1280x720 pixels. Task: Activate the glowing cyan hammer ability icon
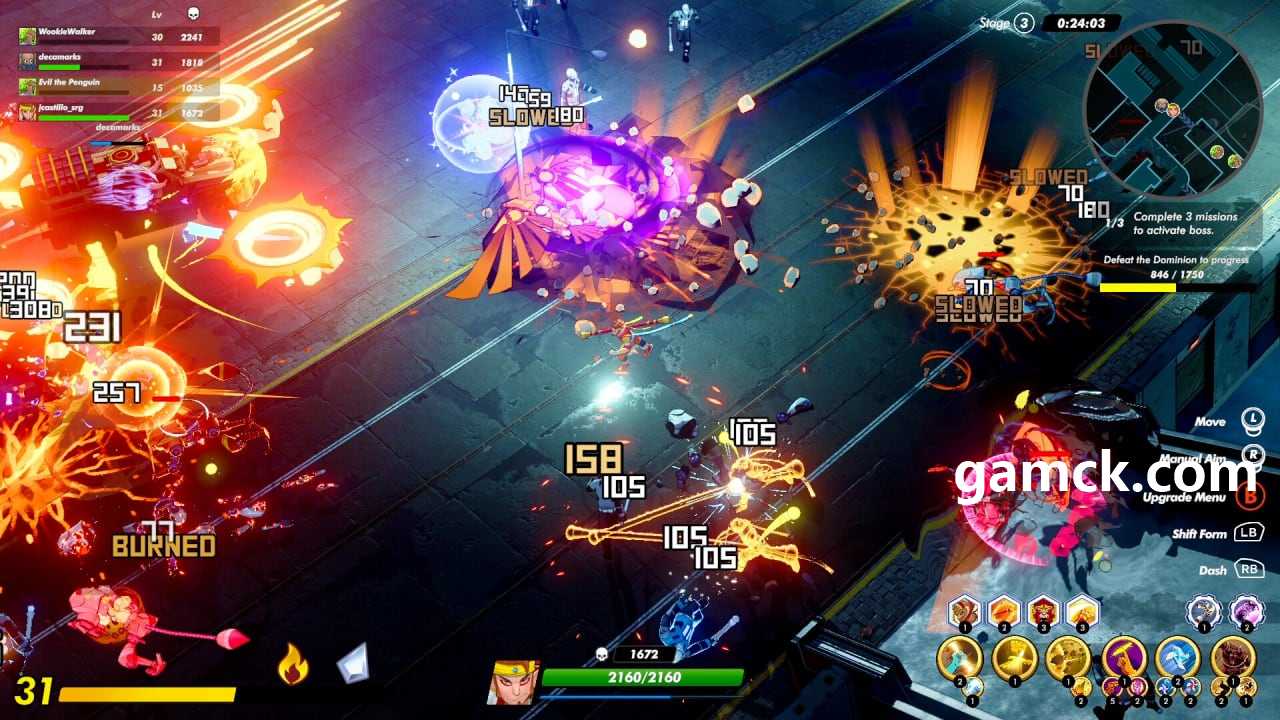click(x=958, y=657)
